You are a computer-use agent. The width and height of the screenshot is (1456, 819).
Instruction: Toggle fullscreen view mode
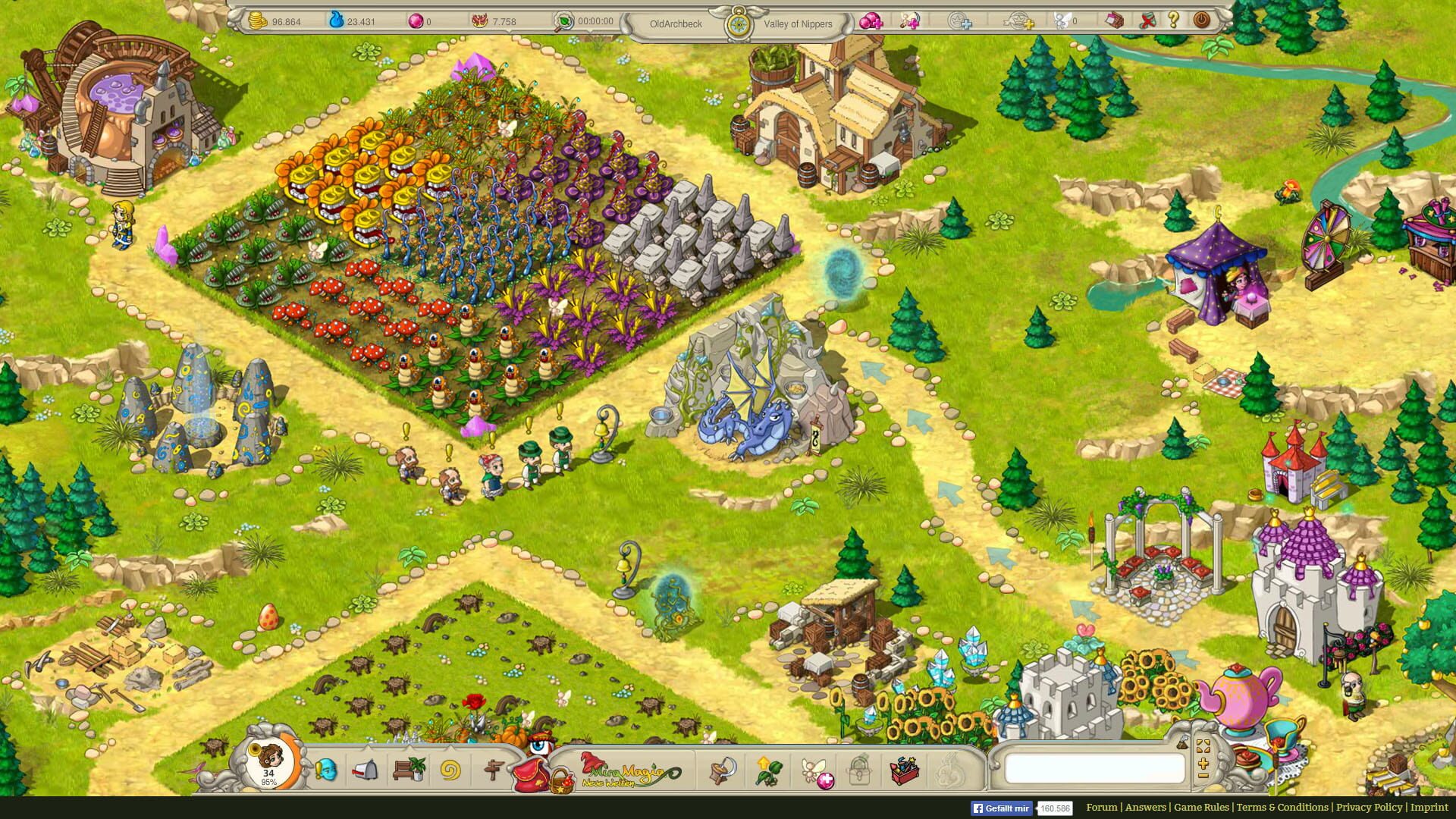(1203, 745)
